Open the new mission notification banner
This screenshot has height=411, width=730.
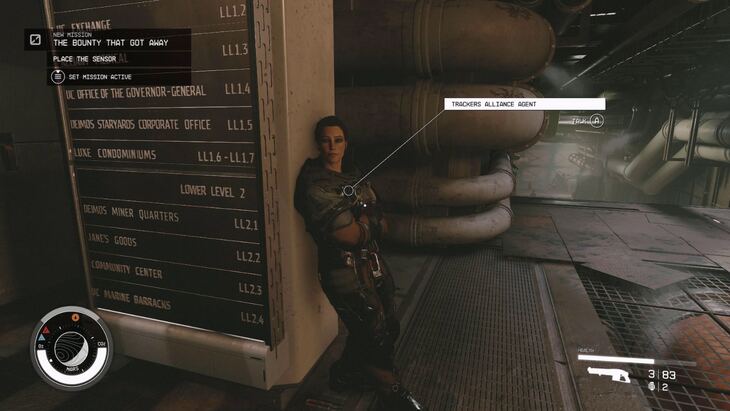pyautogui.click(x=119, y=40)
